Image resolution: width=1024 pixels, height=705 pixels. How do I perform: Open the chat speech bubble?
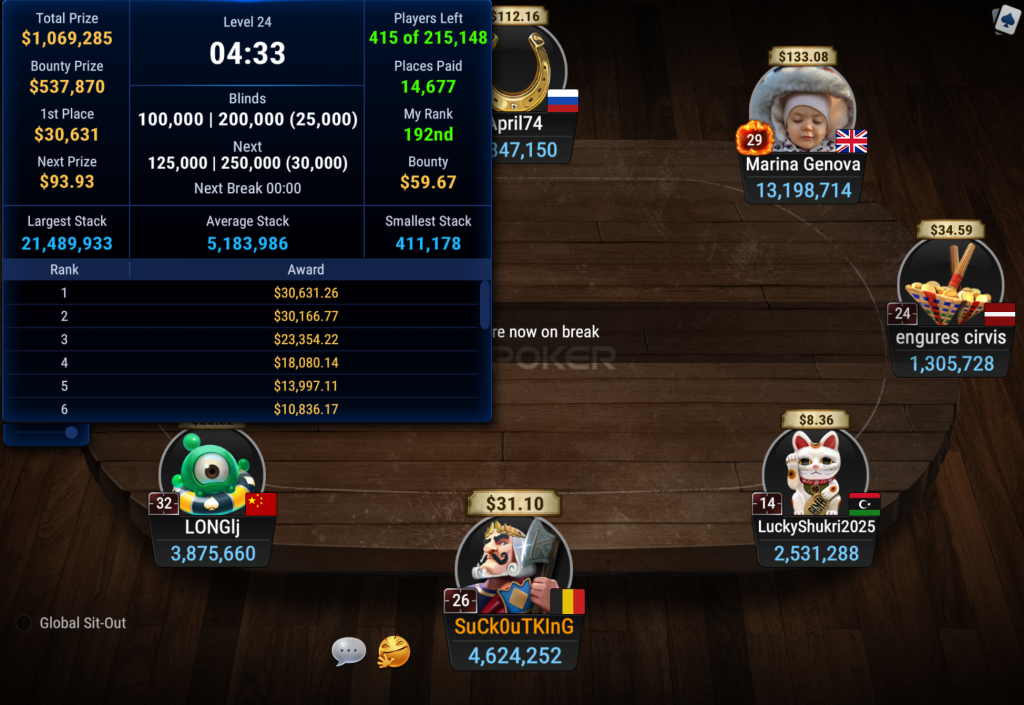(x=349, y=652)
